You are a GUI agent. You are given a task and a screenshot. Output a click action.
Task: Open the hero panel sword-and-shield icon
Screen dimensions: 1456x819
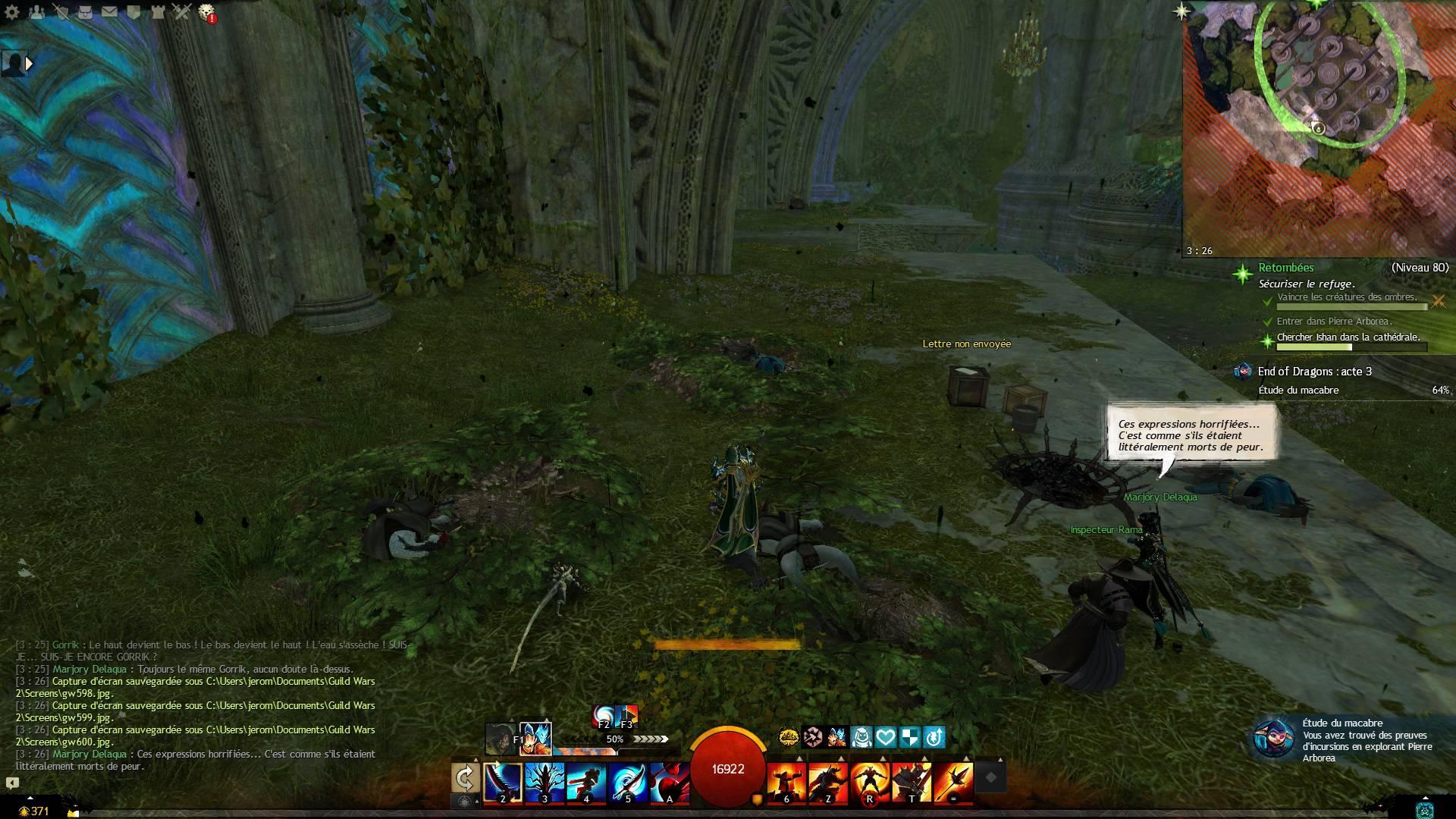(x=61, y=11)
